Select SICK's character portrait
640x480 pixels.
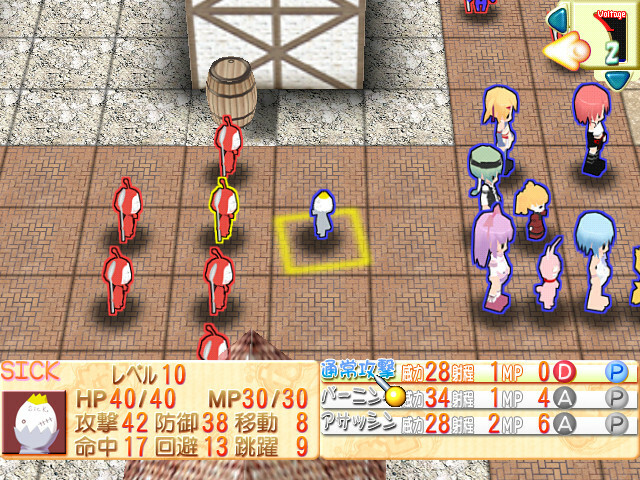click(x=28, y=422)
